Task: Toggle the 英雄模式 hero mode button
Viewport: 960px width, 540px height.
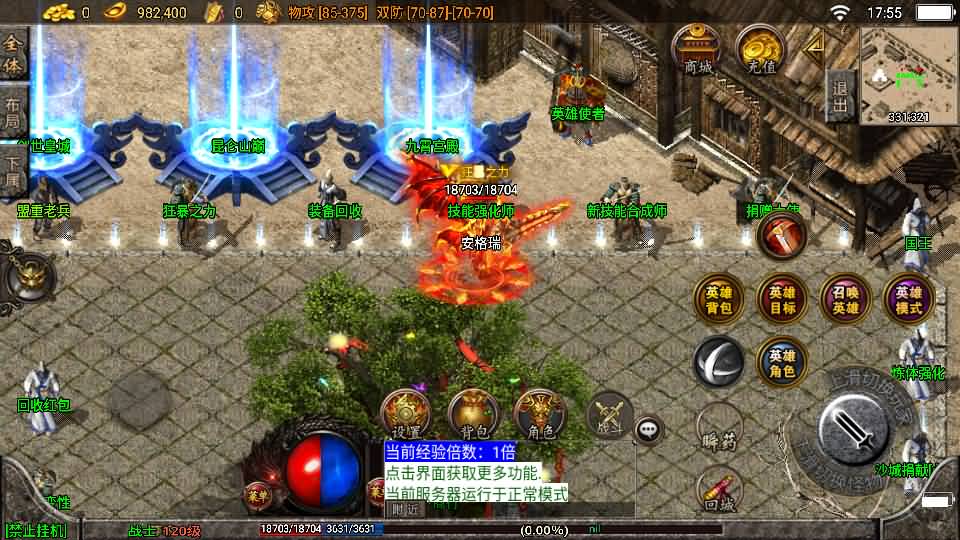Action: point(908,300)
